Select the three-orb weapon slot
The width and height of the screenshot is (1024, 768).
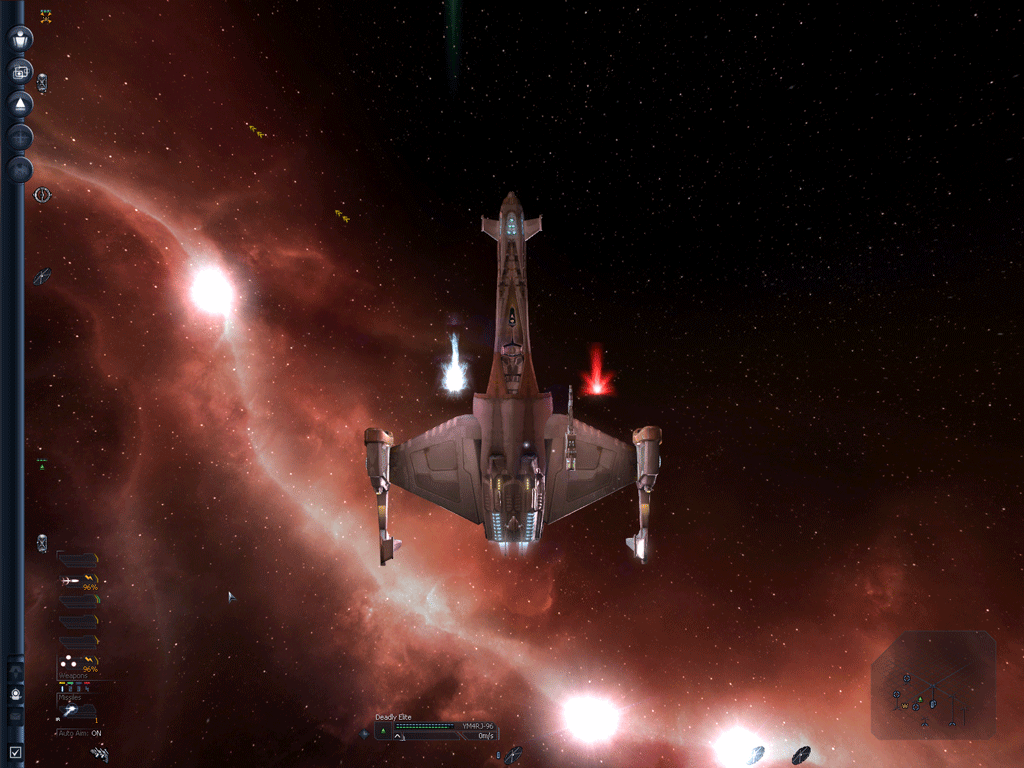pos(78,663)
